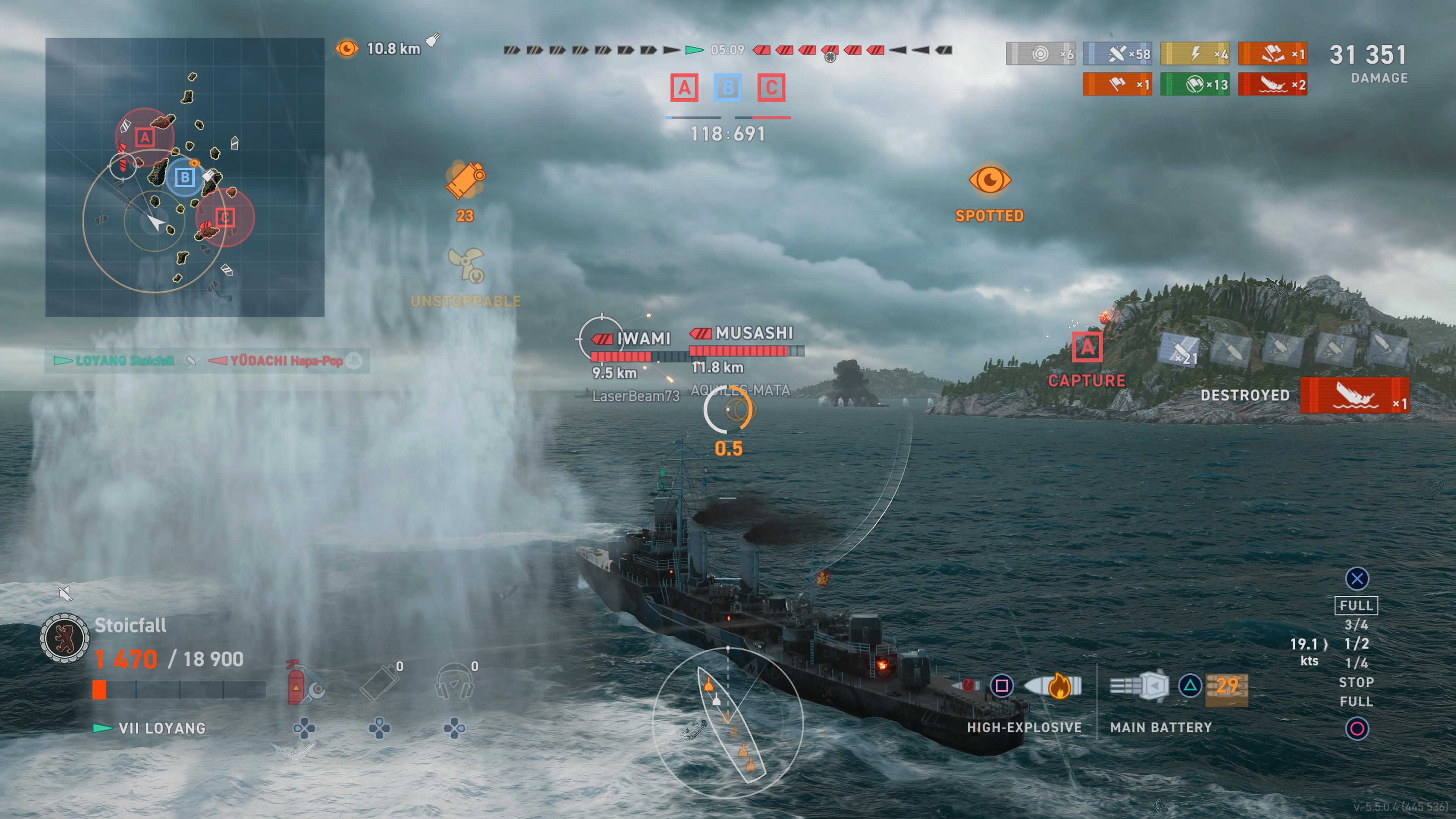The width and height of the screenshot is (1456, 819).
Task: Use the smoke generator consumable
Action: coord(379,683)
